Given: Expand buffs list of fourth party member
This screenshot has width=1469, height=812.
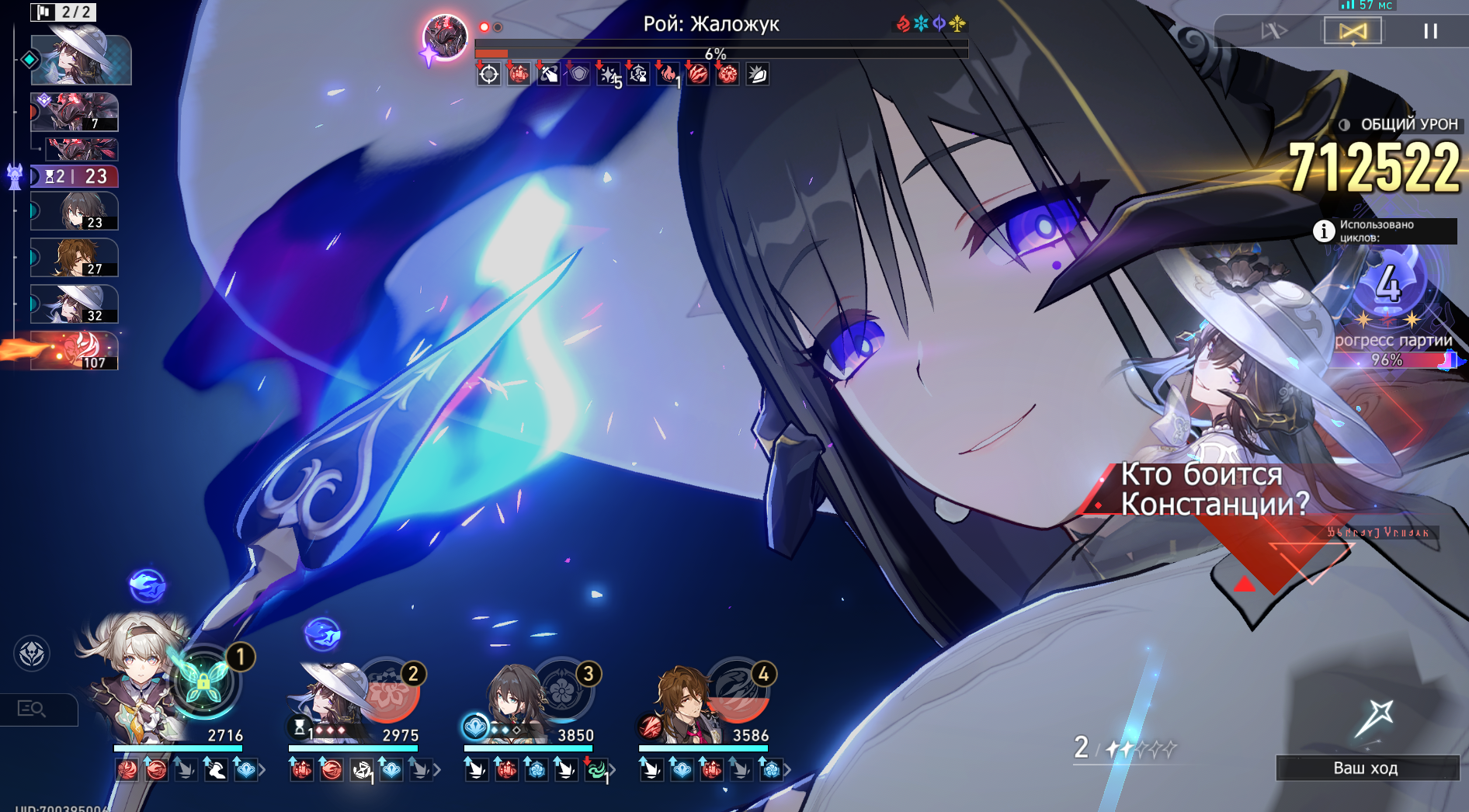Looking at the screenshot, I should [x=787, y=770].
